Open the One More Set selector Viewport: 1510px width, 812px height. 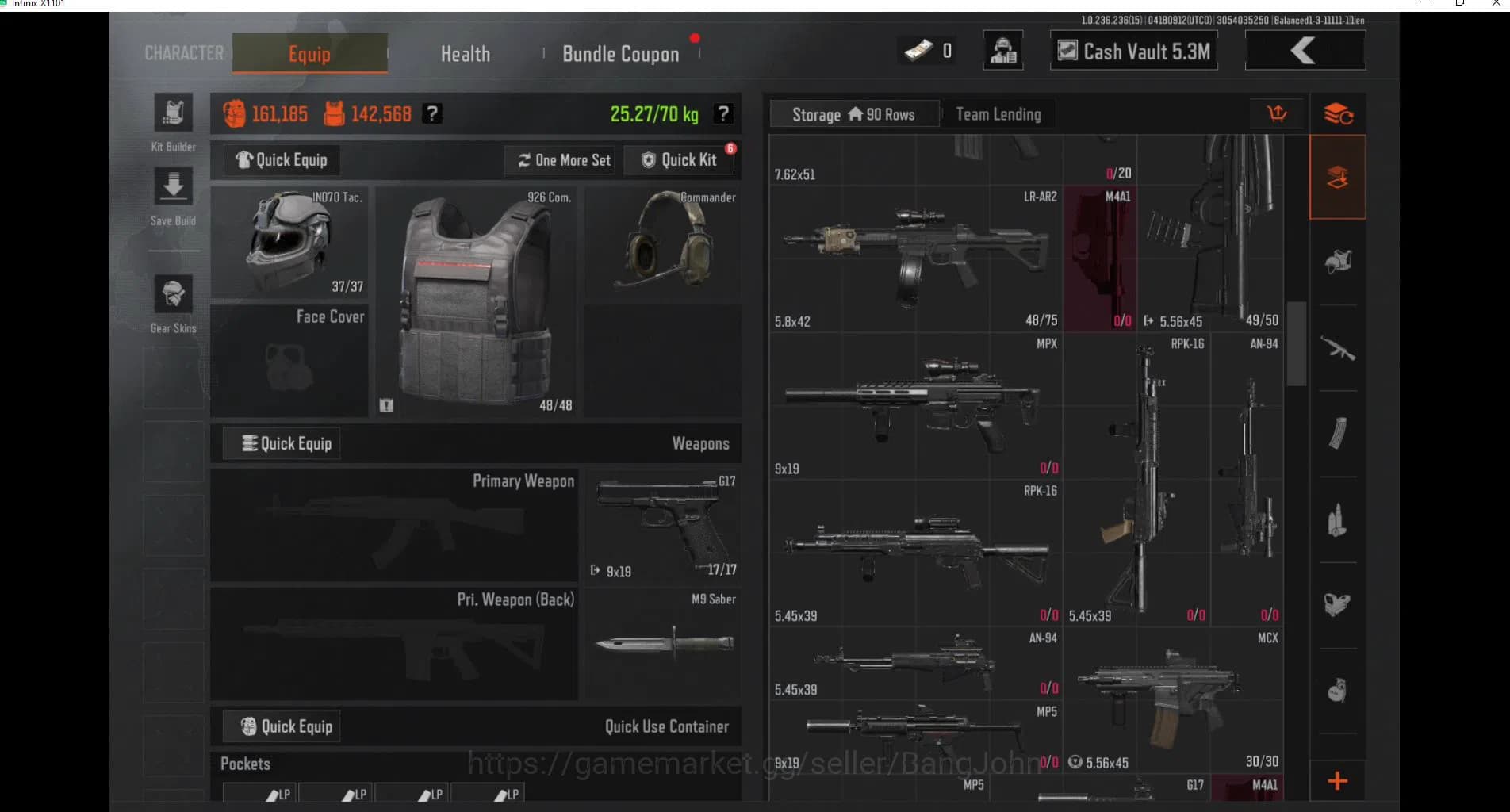click(560, 159)
